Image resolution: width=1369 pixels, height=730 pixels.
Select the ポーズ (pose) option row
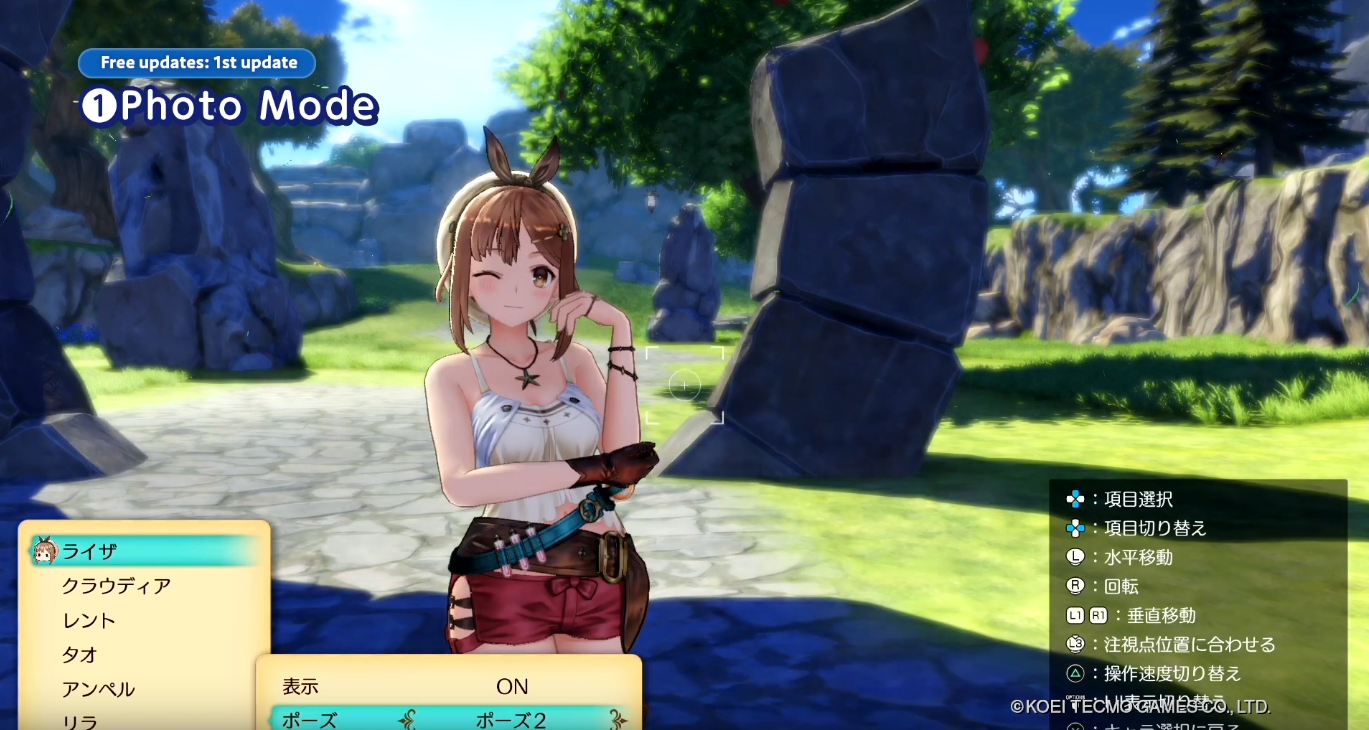310,720
